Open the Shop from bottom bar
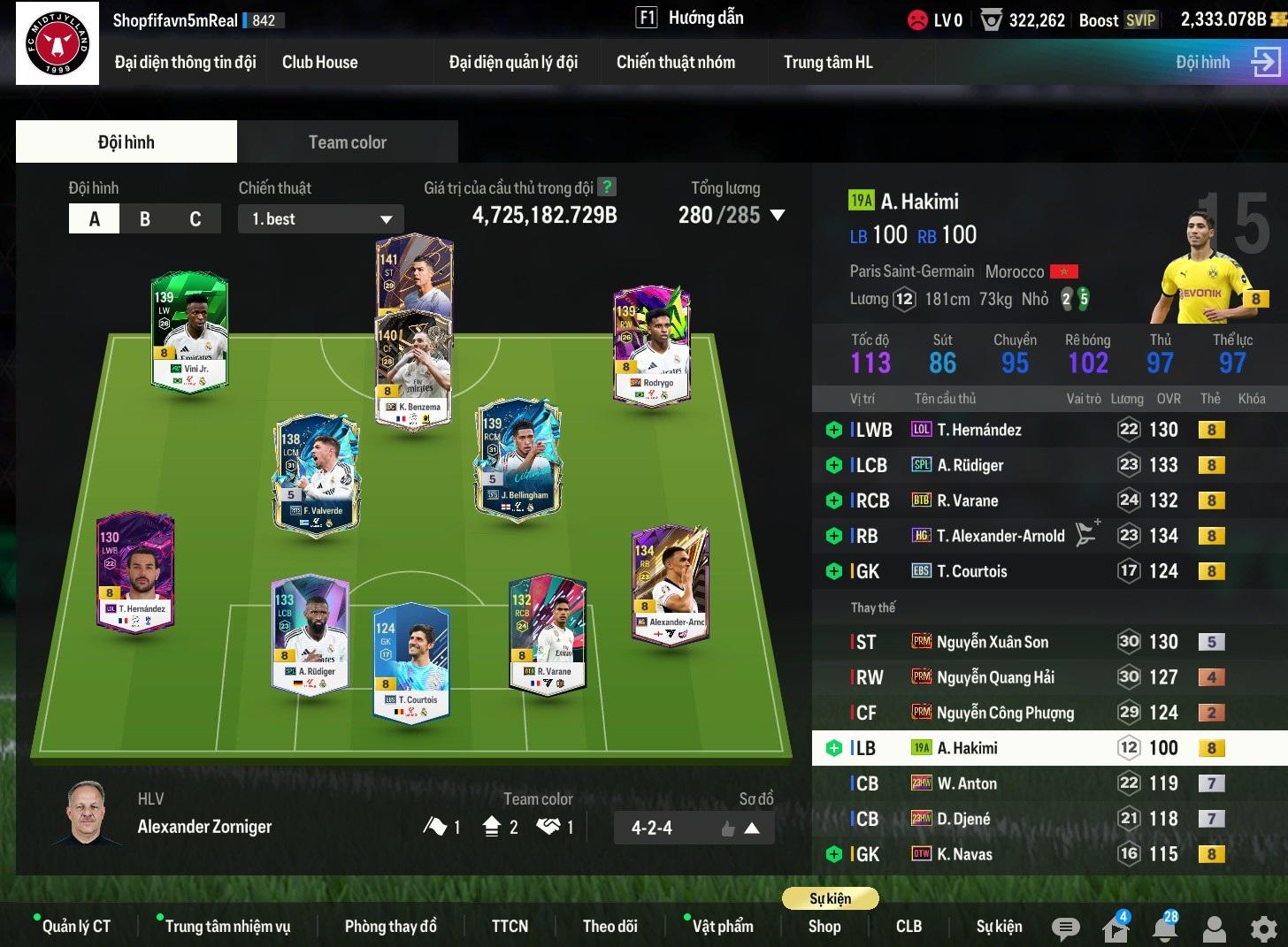This screenshot has width=1288, height=947. [x=824, y=926]
